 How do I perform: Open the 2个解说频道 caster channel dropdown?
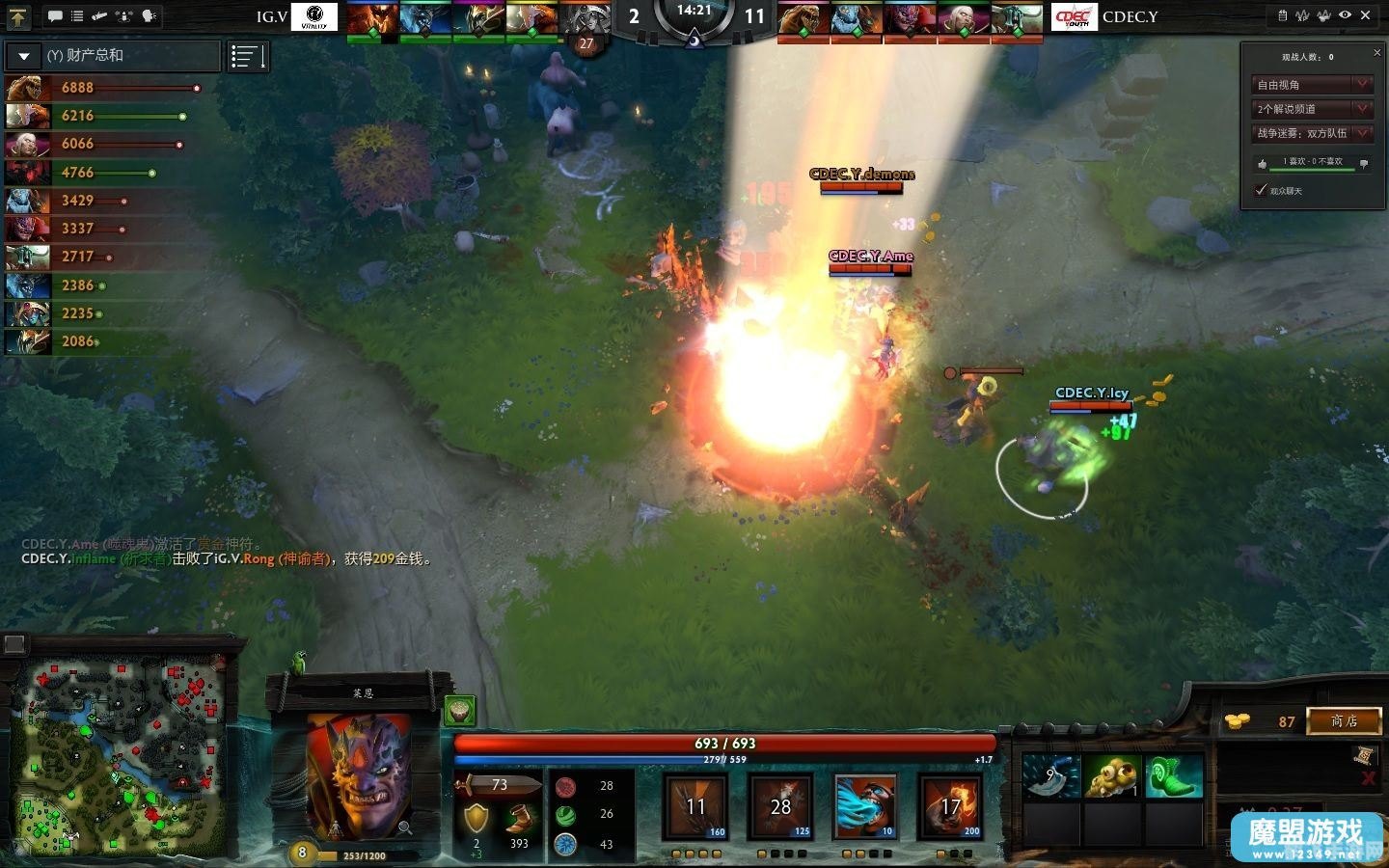(1310, 108)
